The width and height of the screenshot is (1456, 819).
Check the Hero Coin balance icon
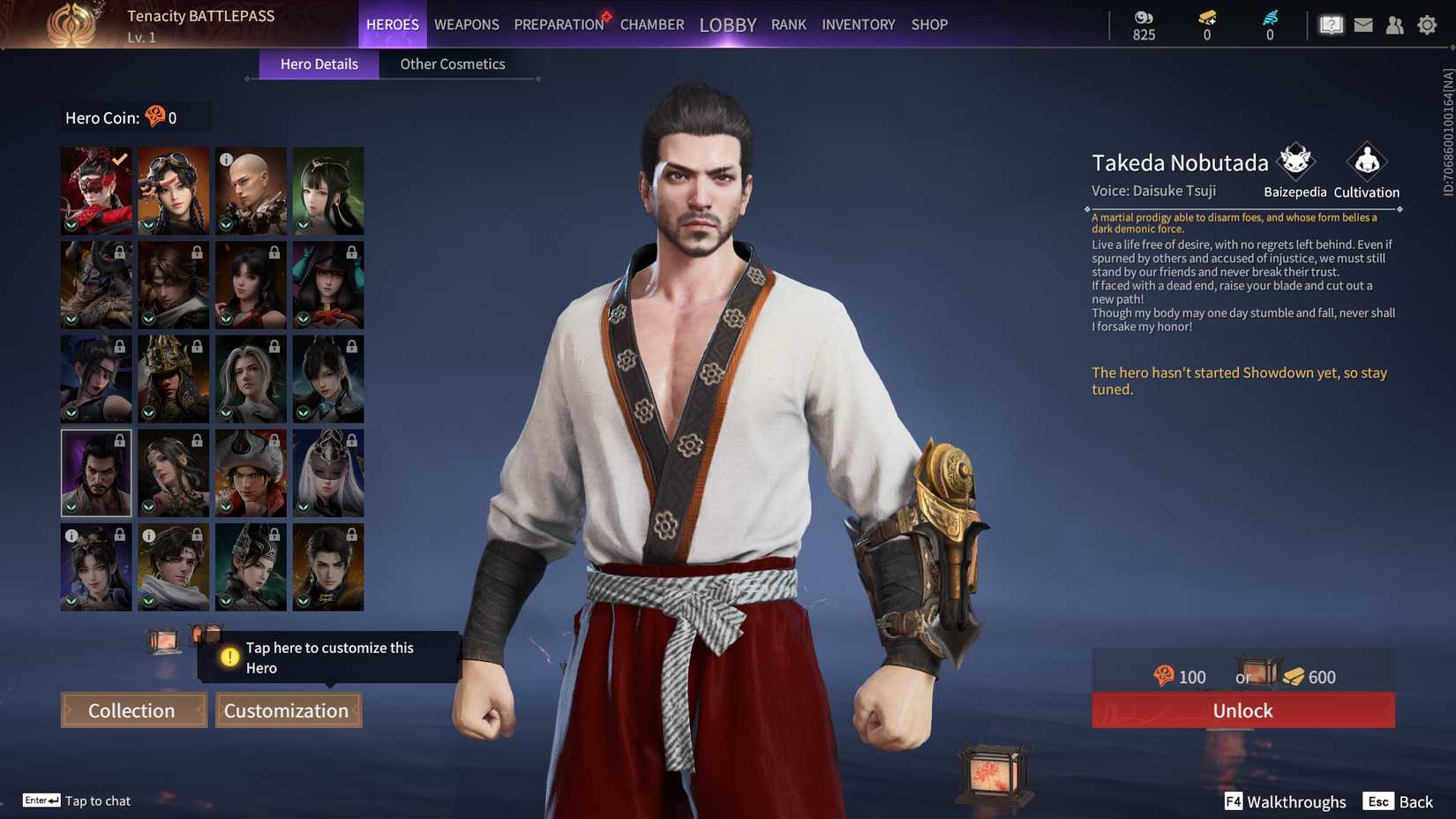click(x=154, y=116)
